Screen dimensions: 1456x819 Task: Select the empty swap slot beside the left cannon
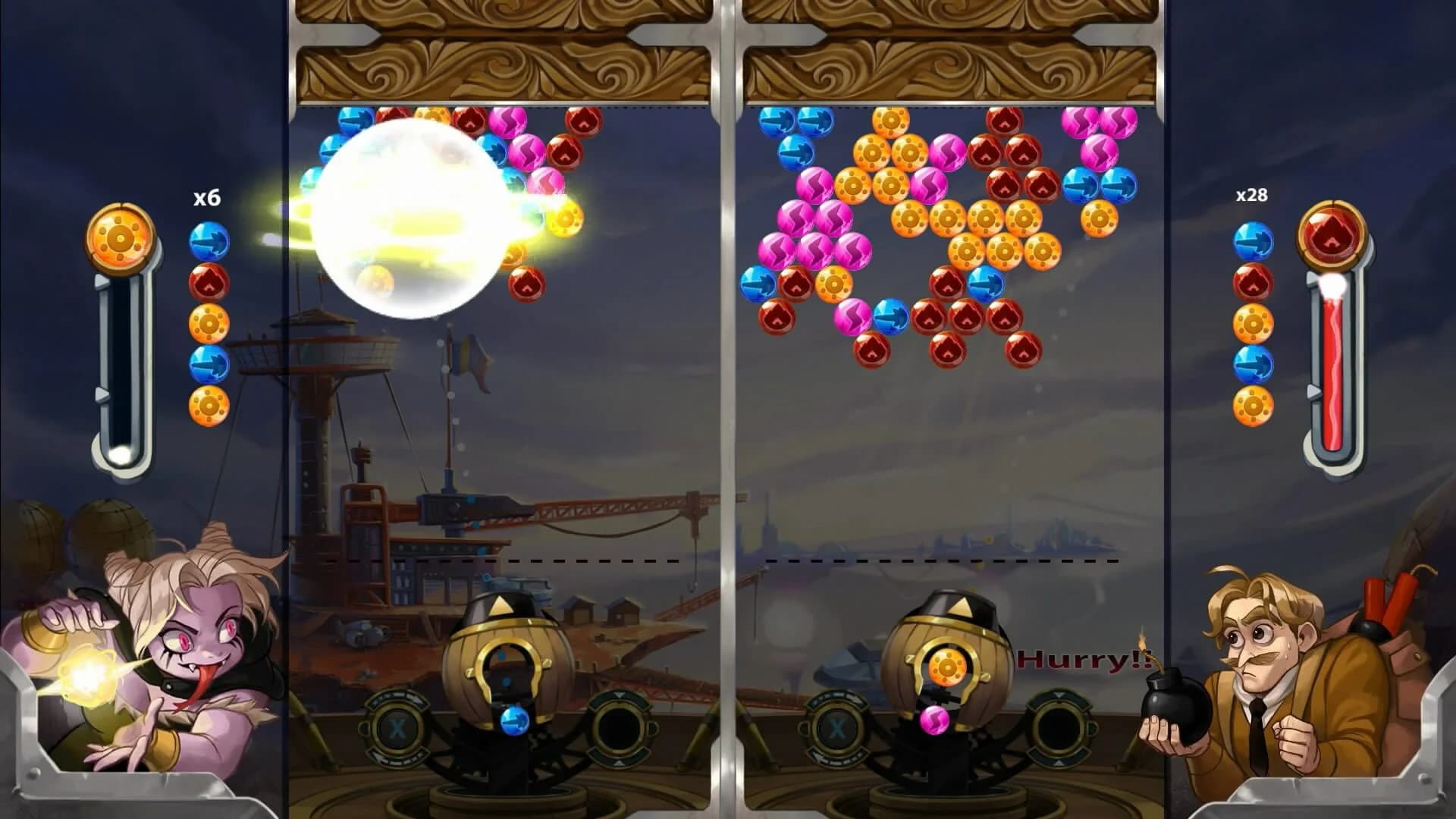coord(620,727)
